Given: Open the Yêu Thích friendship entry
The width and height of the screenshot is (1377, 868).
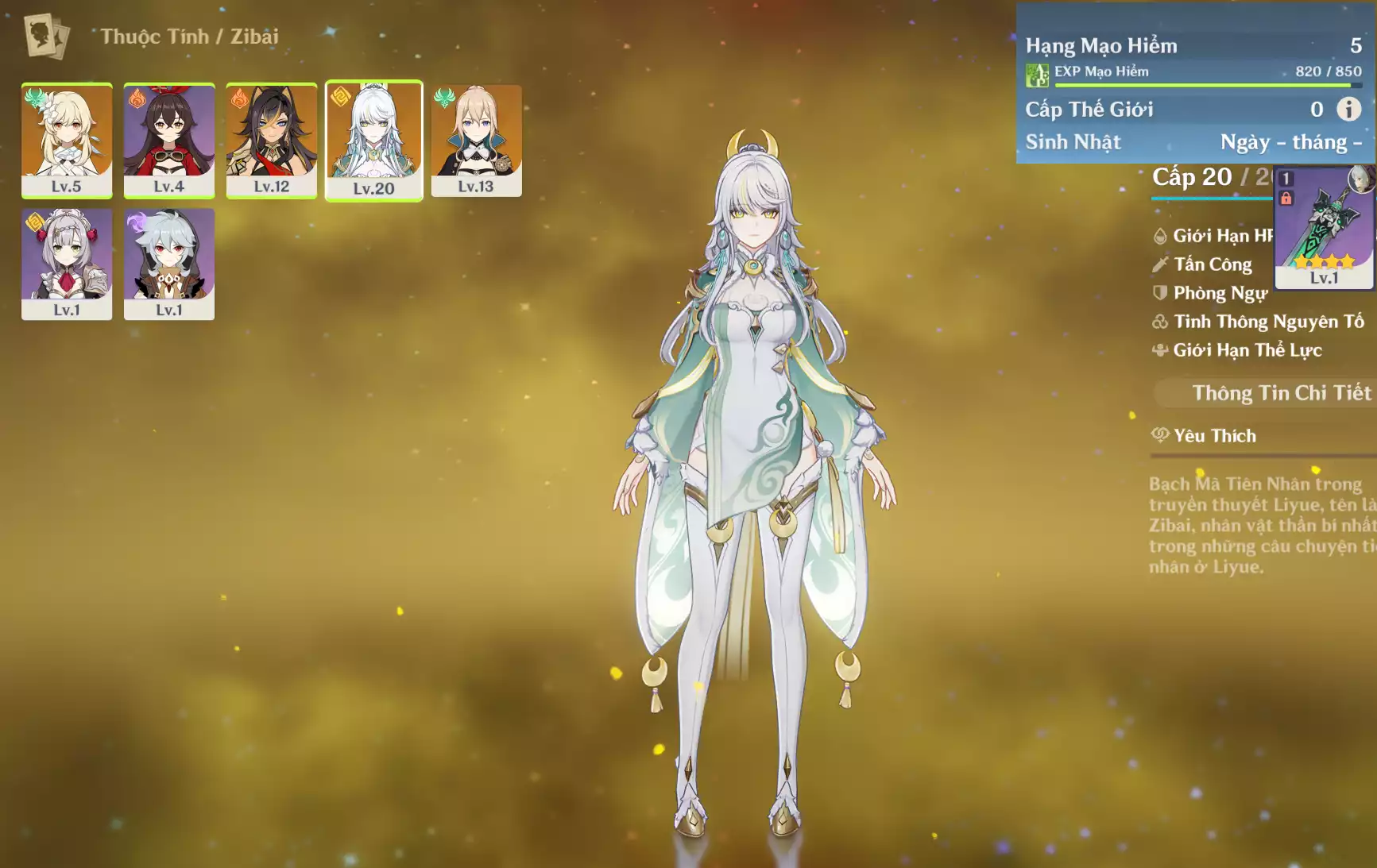Looking at the screenshot, I should coord(1214,435).
